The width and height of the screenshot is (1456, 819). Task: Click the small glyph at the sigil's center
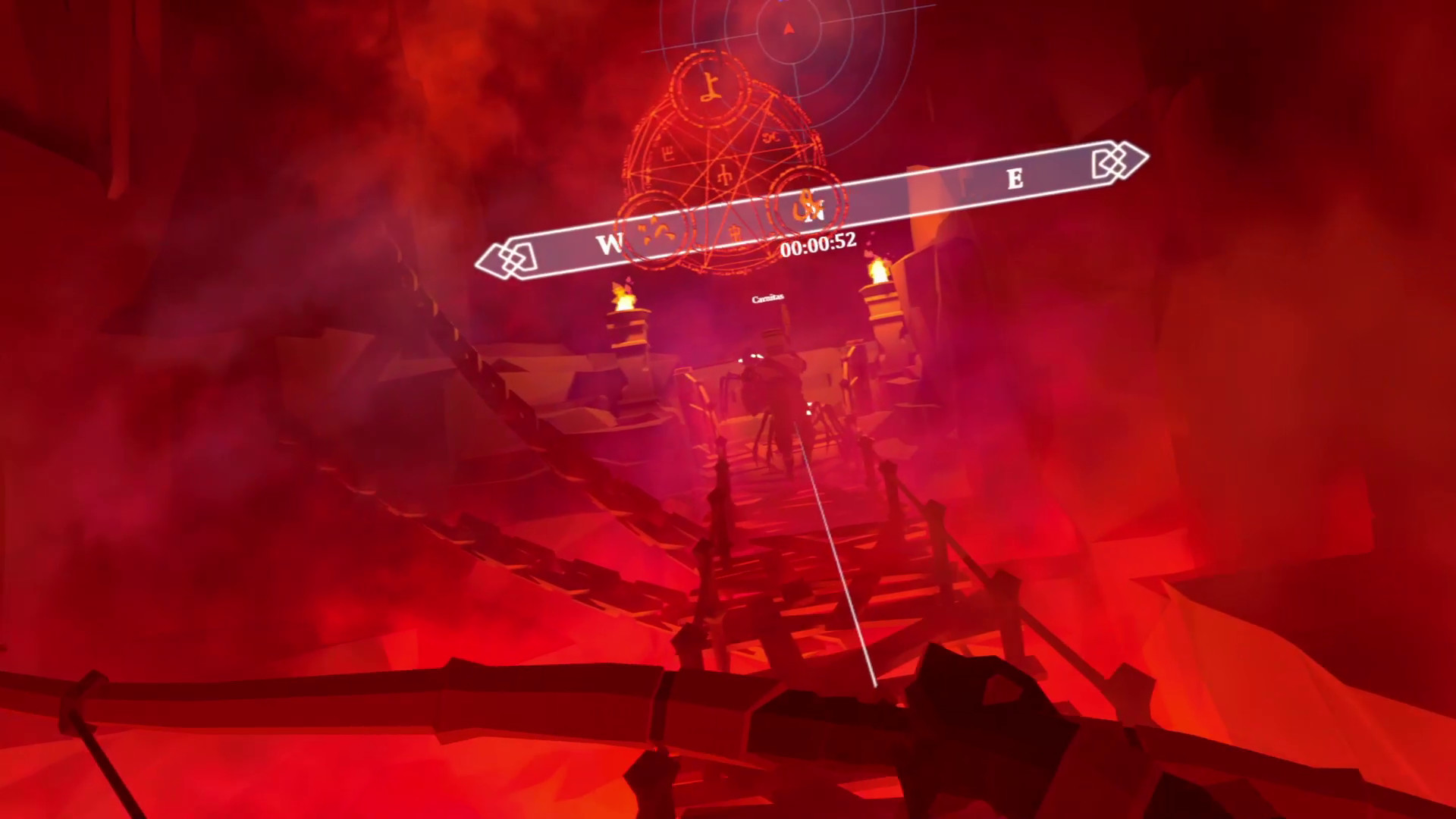(x=724, y=173)
